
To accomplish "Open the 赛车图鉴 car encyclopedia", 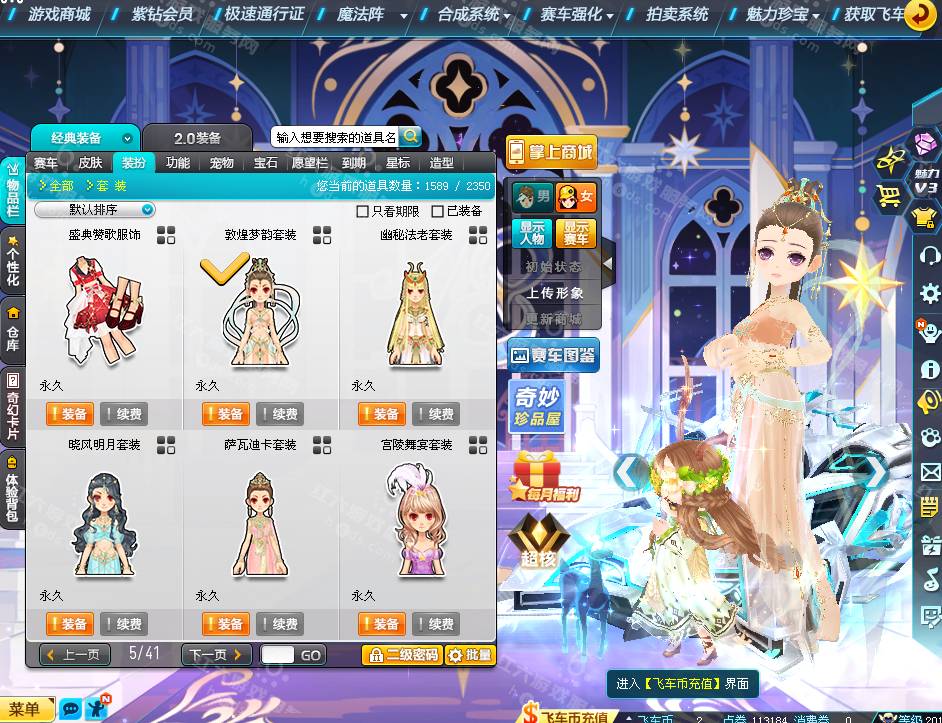I will 554,354.
